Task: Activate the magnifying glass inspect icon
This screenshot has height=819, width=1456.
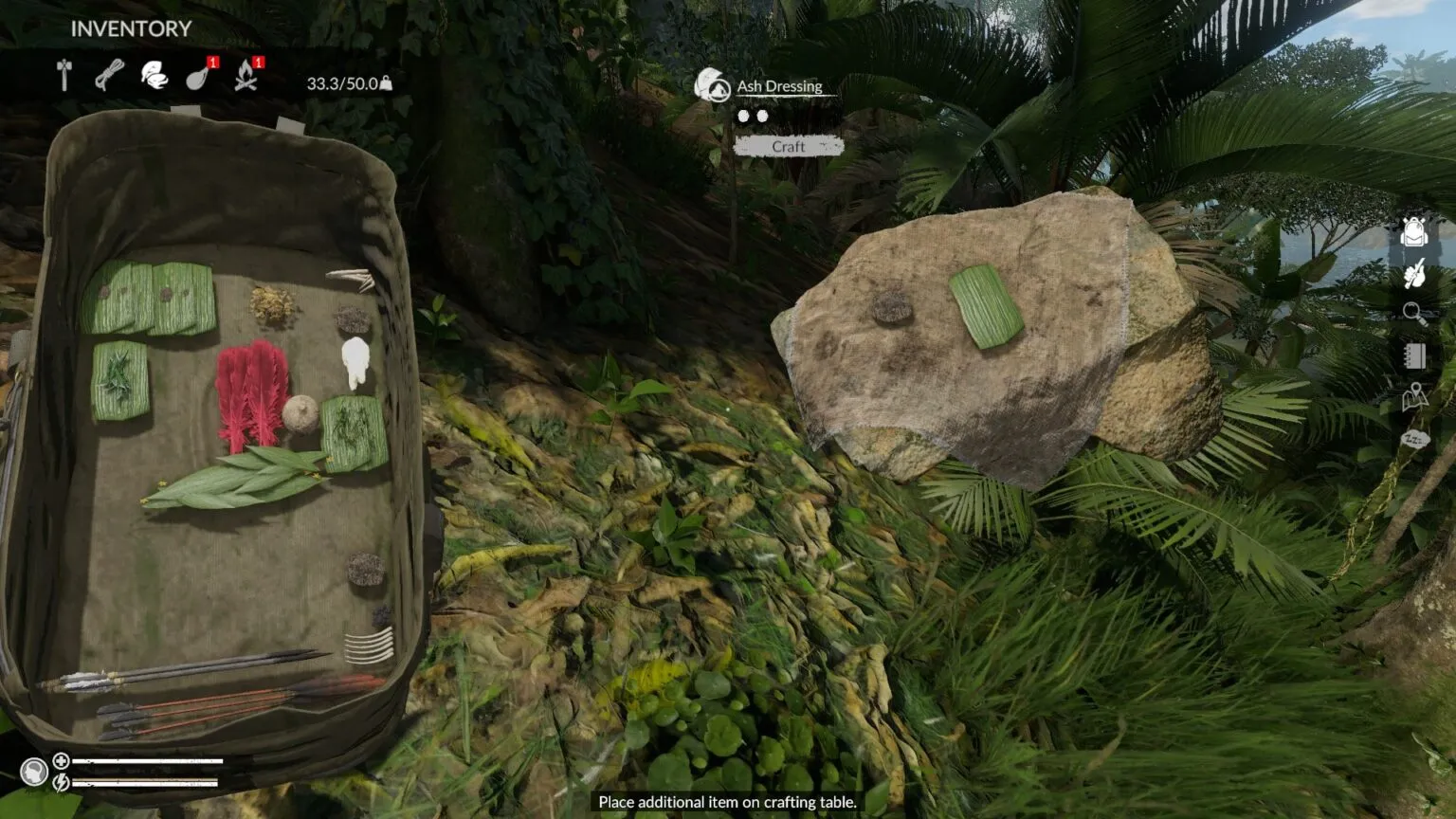Action: click(x=1414, y=314)
